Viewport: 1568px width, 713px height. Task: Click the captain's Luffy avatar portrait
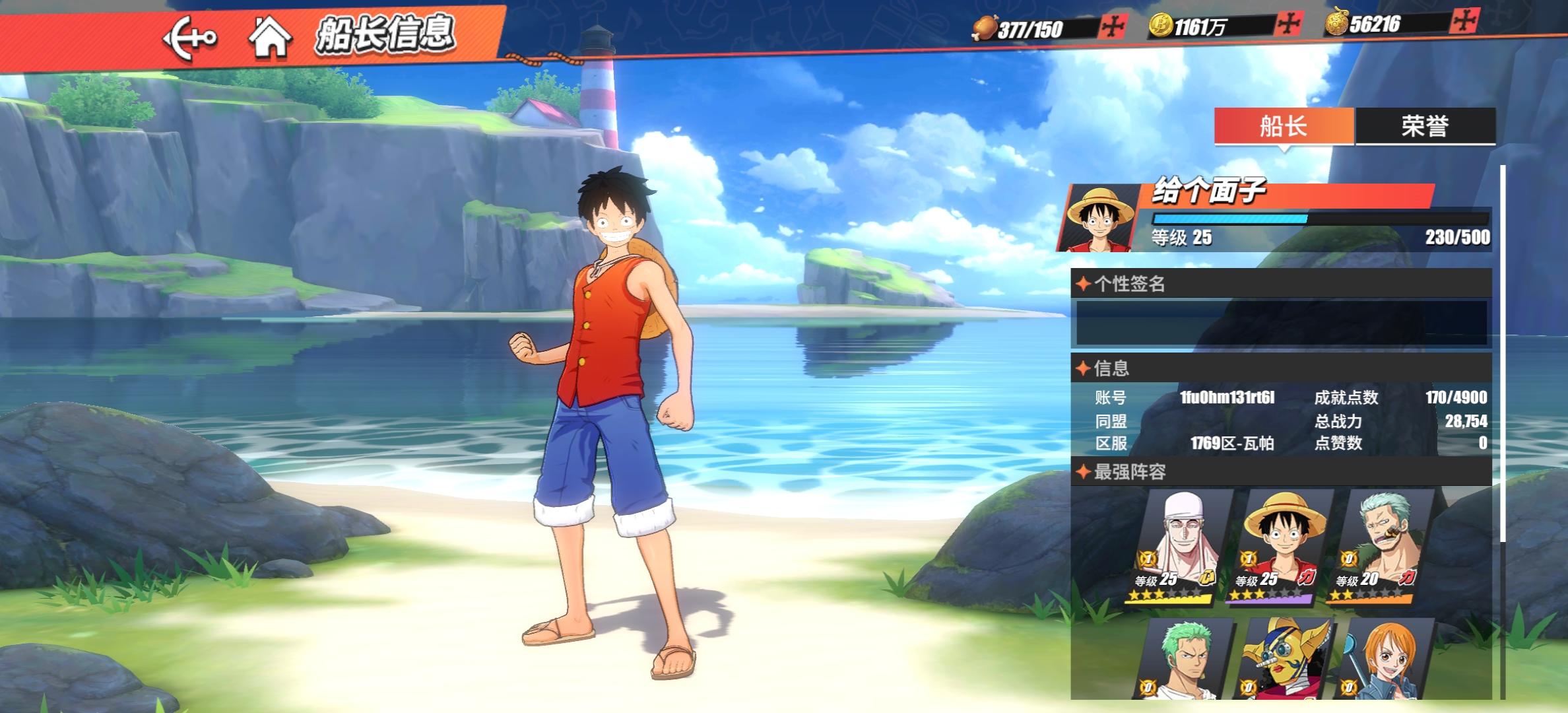[1098, 218]
